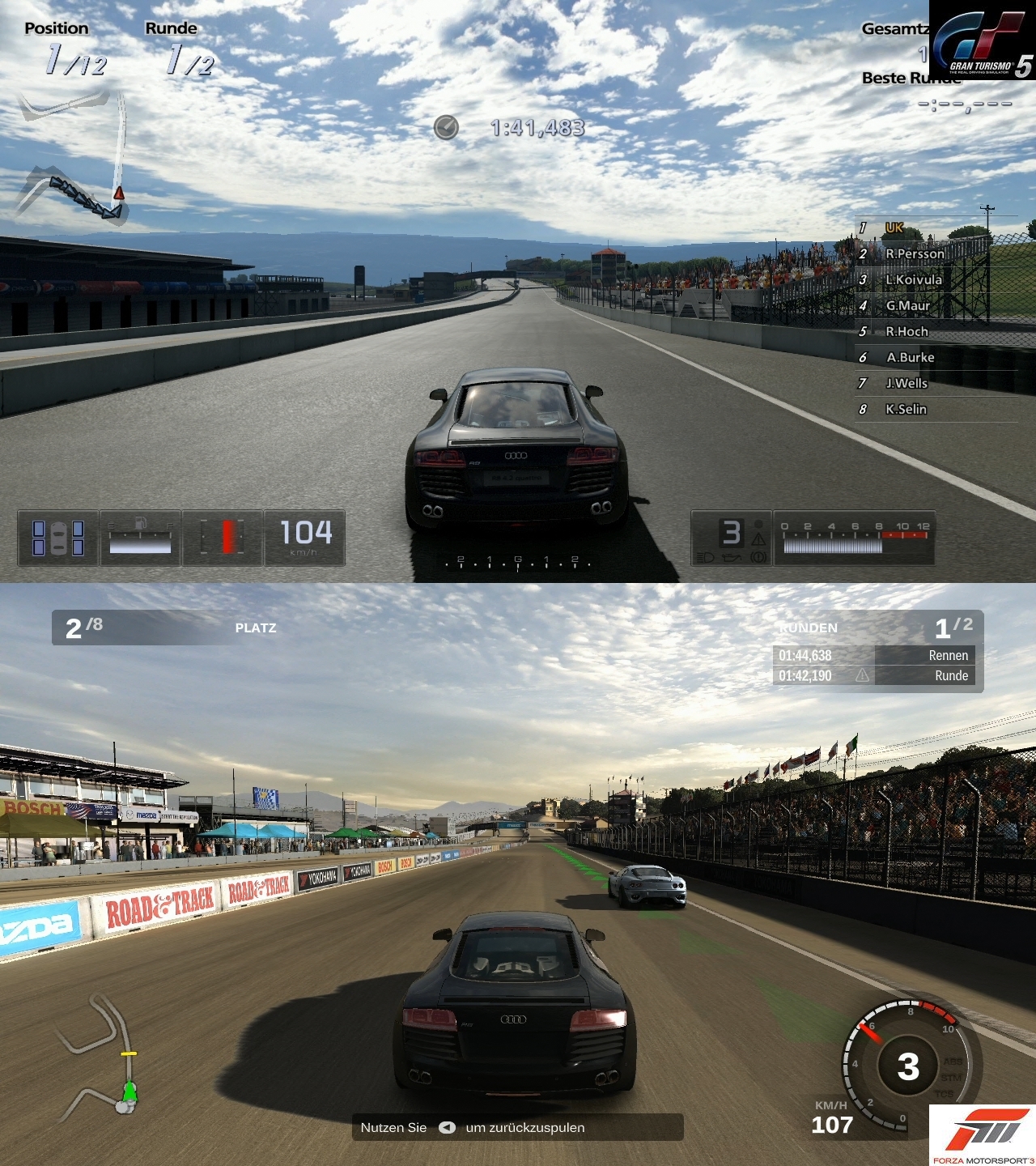Click the Forza track minimap
Viewport: 1036px width, 1166px height.
coord(103,1054)
